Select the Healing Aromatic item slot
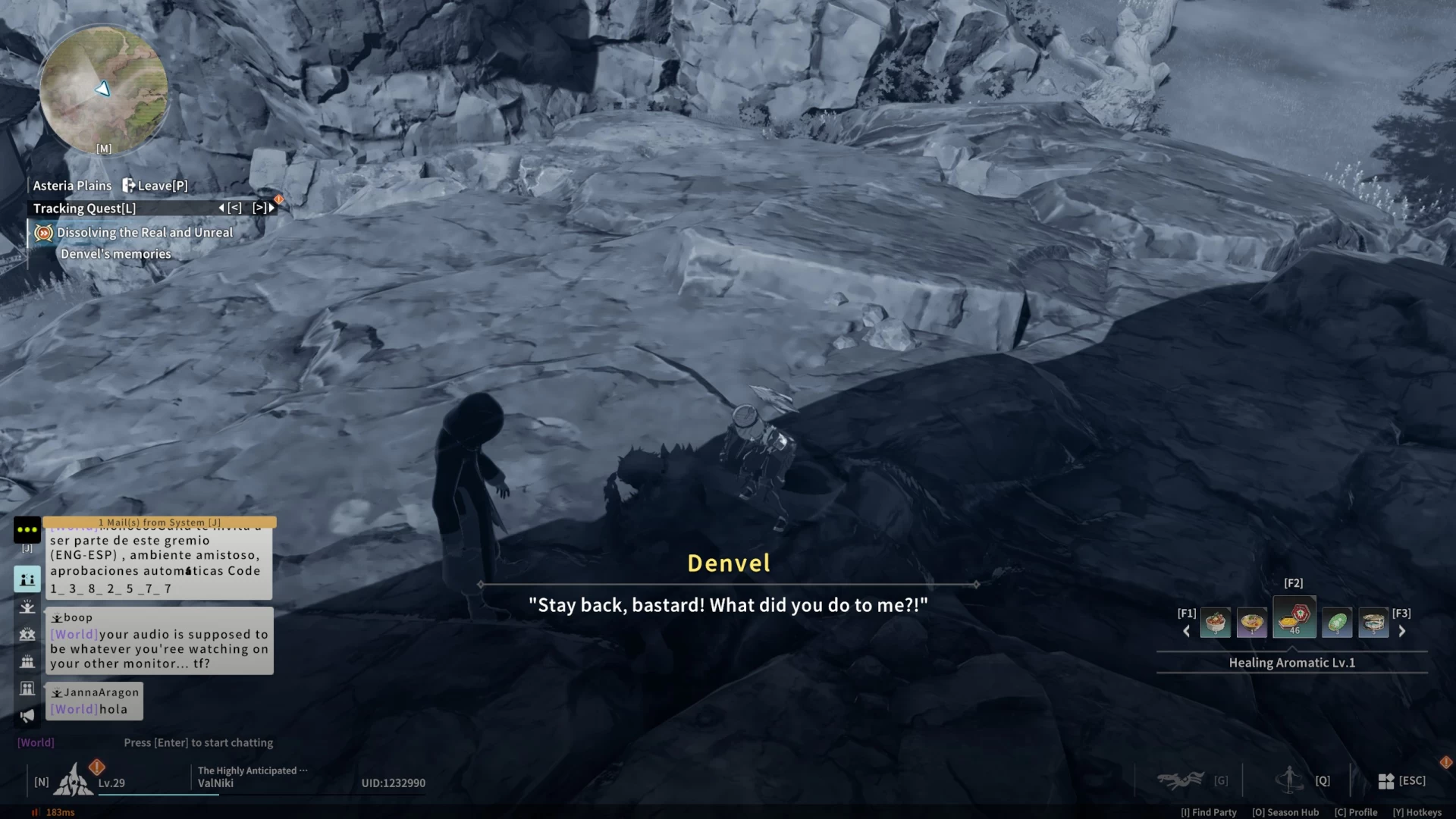Screen dimensions: 1456x819 [1294, 618]
